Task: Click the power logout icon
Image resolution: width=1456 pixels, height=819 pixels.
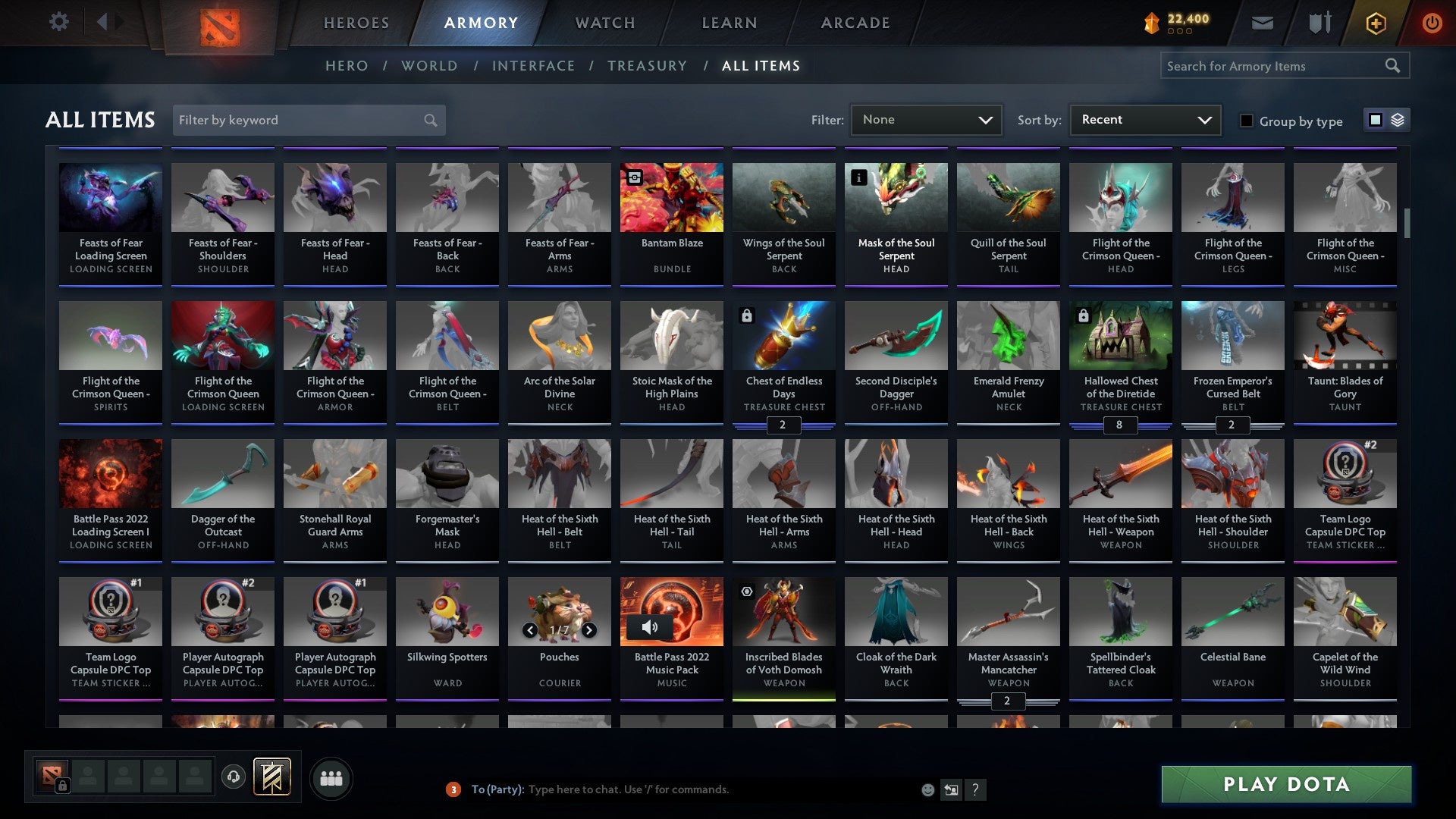Action: click(1432, 23)
